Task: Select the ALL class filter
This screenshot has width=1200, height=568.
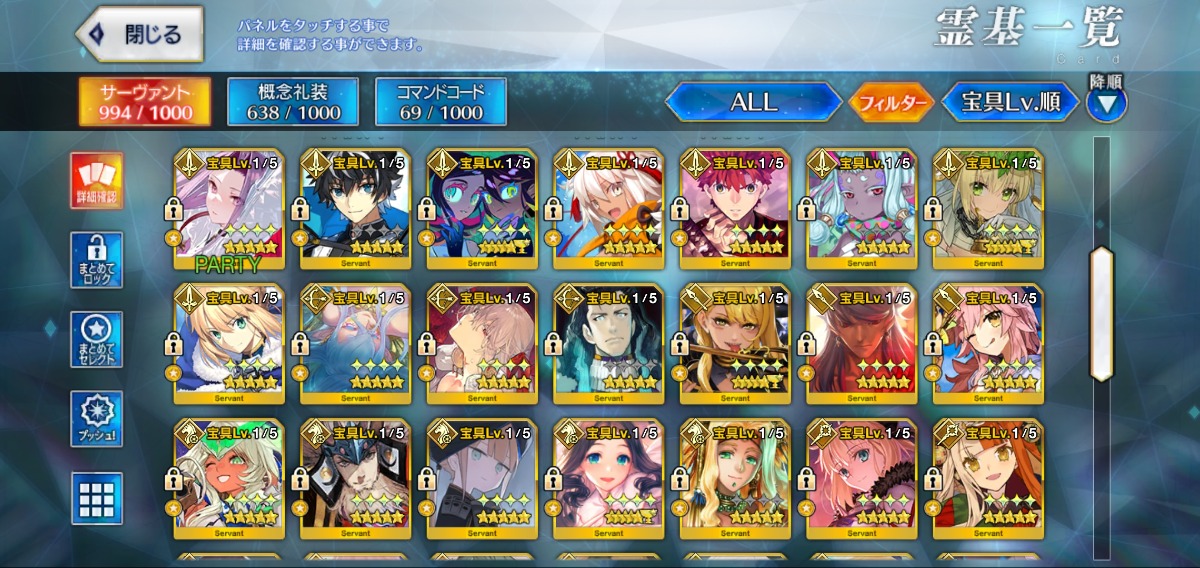Action: 753,102
